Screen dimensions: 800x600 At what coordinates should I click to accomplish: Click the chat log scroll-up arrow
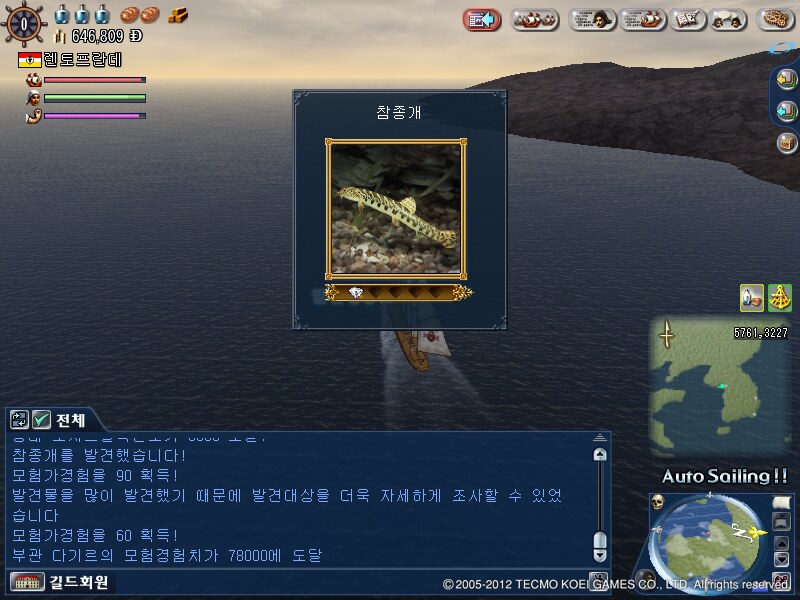[600, 455]
